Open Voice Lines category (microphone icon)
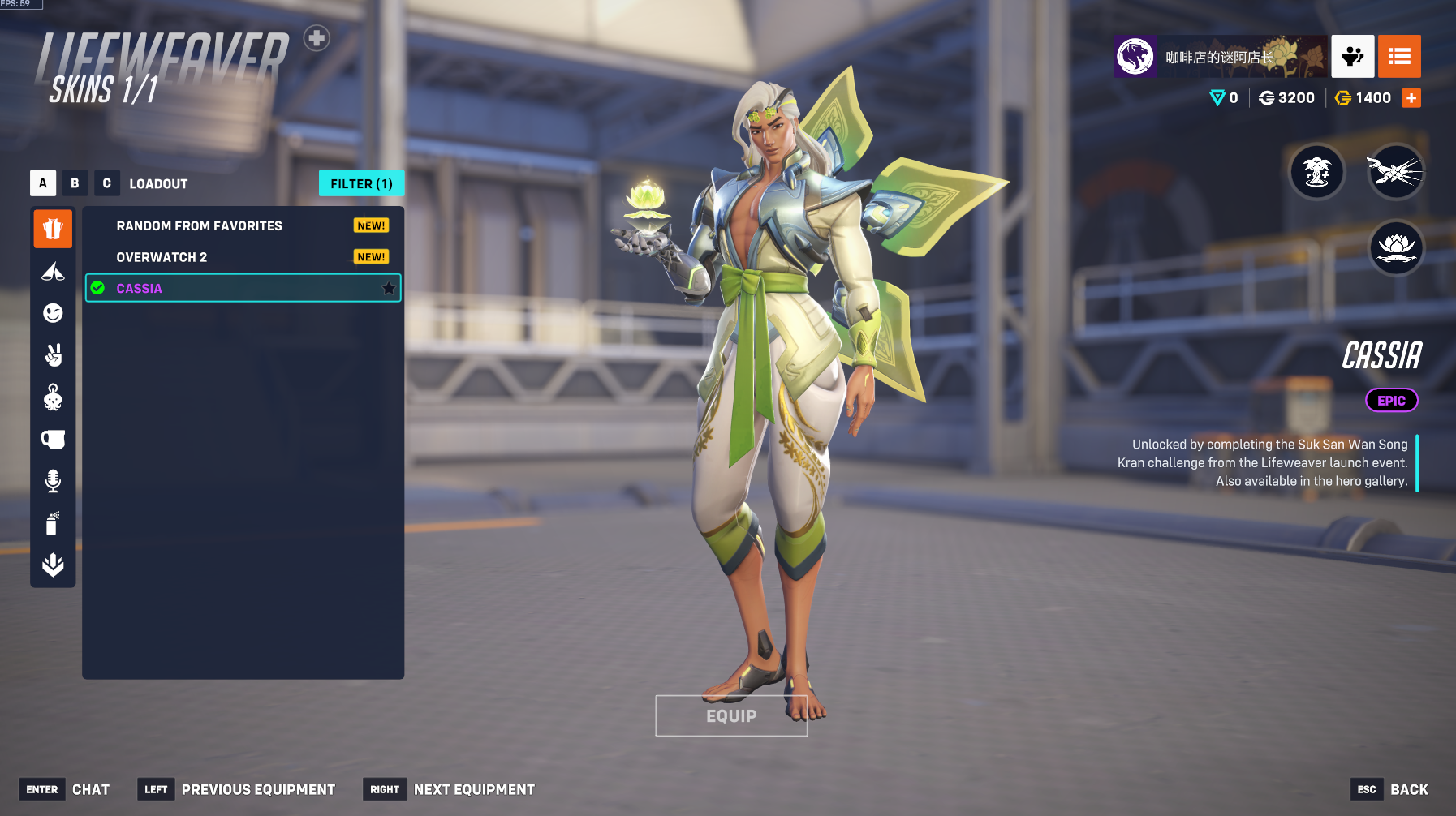The image size is (1456, 816). click(x=53, y=481)
